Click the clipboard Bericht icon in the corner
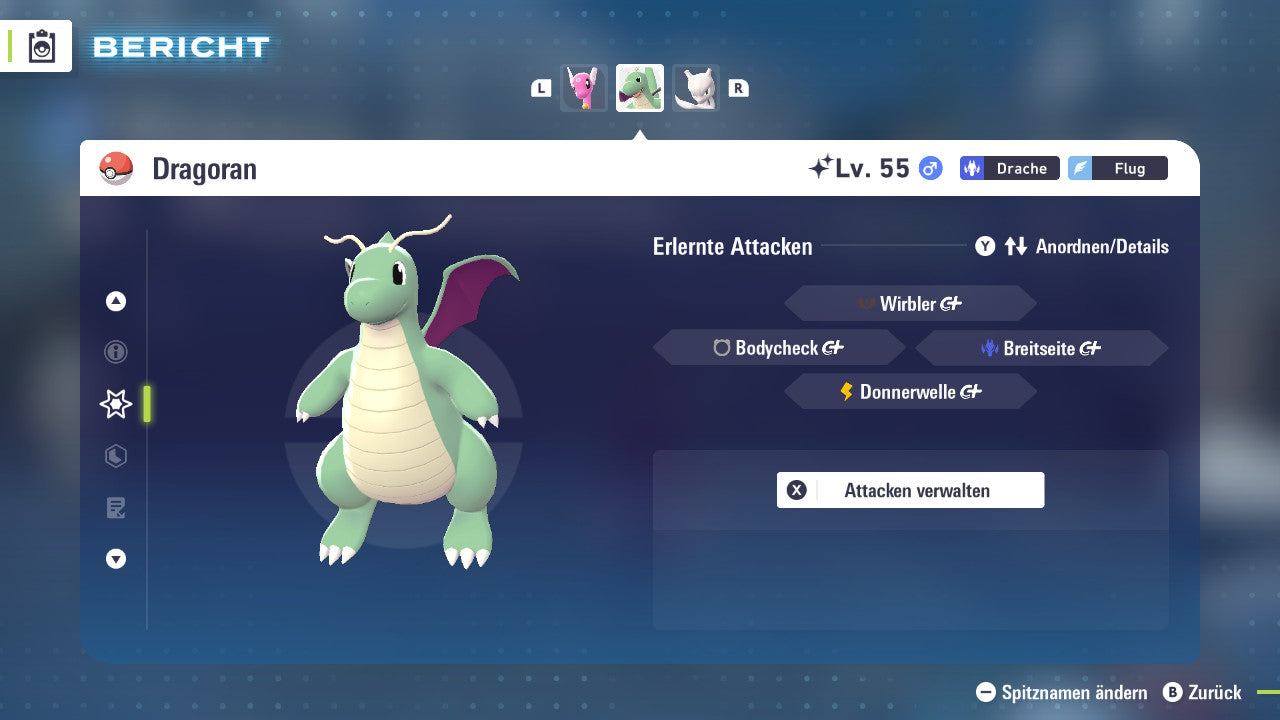The height and width of the screenshot is (720, 1280). (42, 46)
